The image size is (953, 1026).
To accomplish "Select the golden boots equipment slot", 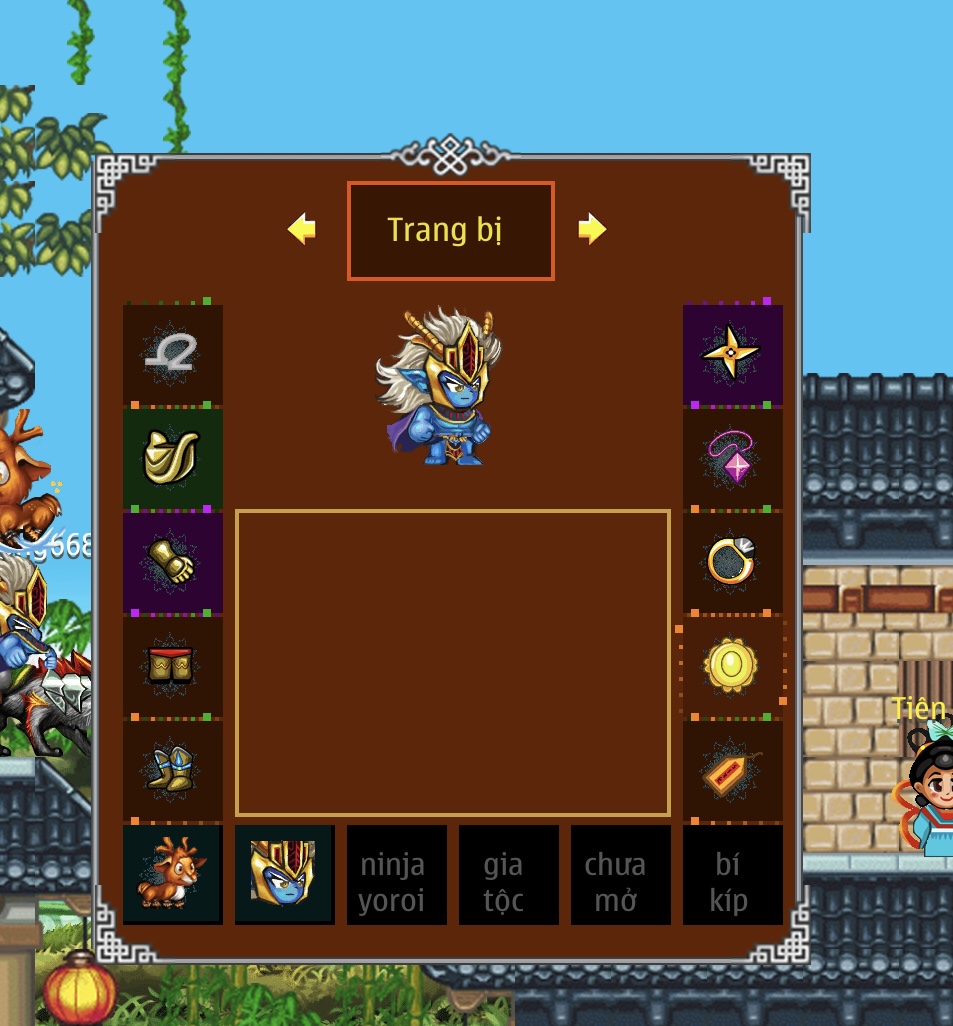I will click(172, 770).
